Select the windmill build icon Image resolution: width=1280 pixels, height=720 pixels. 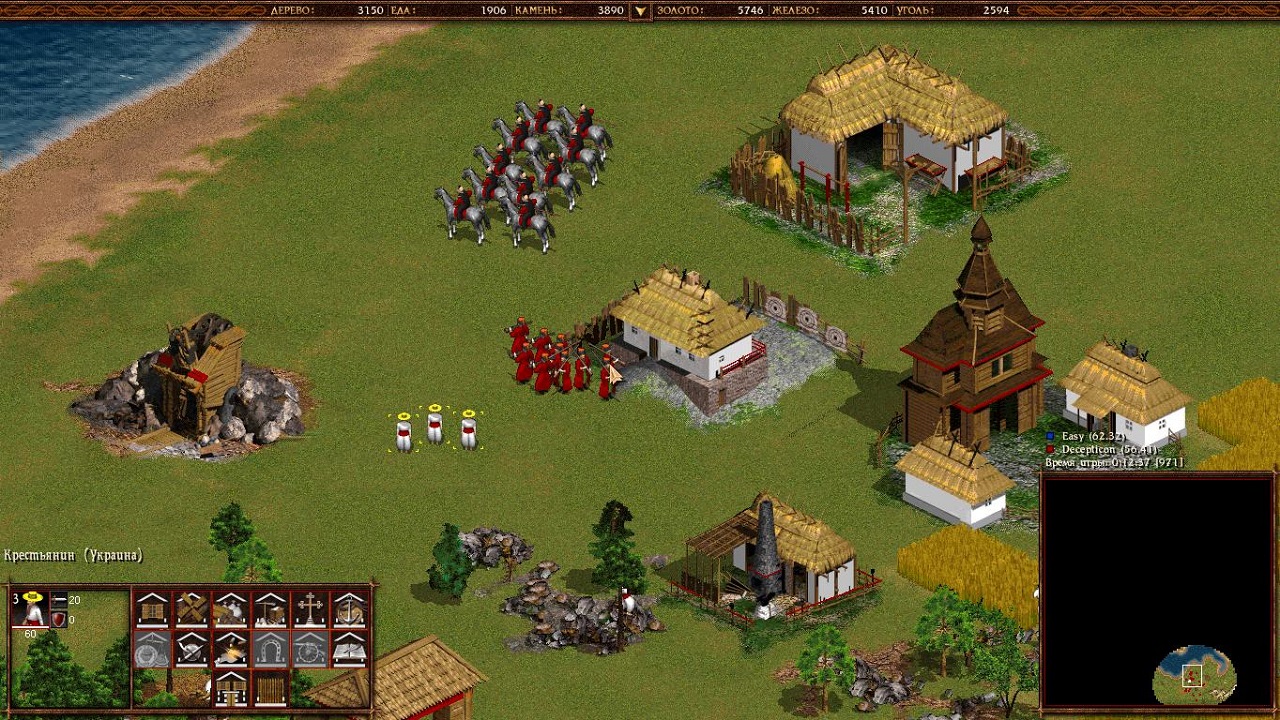pyautogui.click(x=191, y=609)
